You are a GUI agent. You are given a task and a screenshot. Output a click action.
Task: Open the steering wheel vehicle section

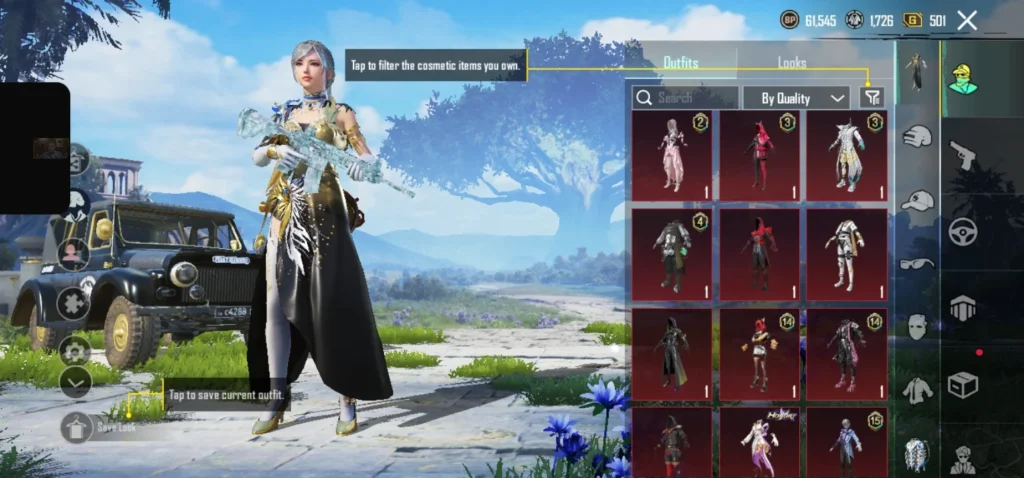point(963,231)
